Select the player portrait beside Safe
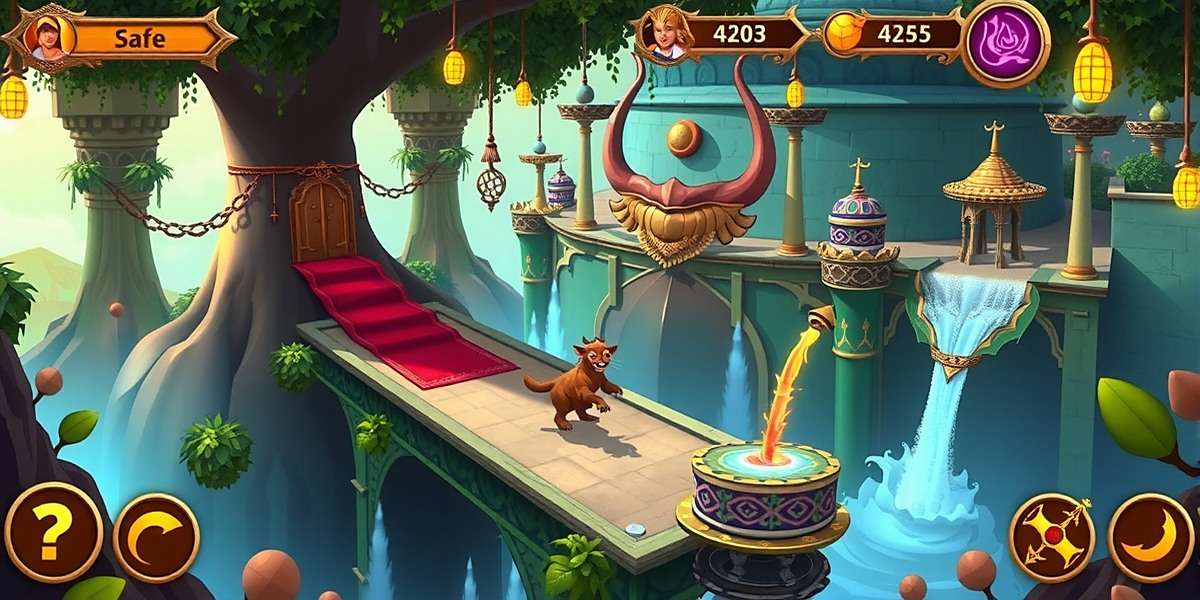 45,38
